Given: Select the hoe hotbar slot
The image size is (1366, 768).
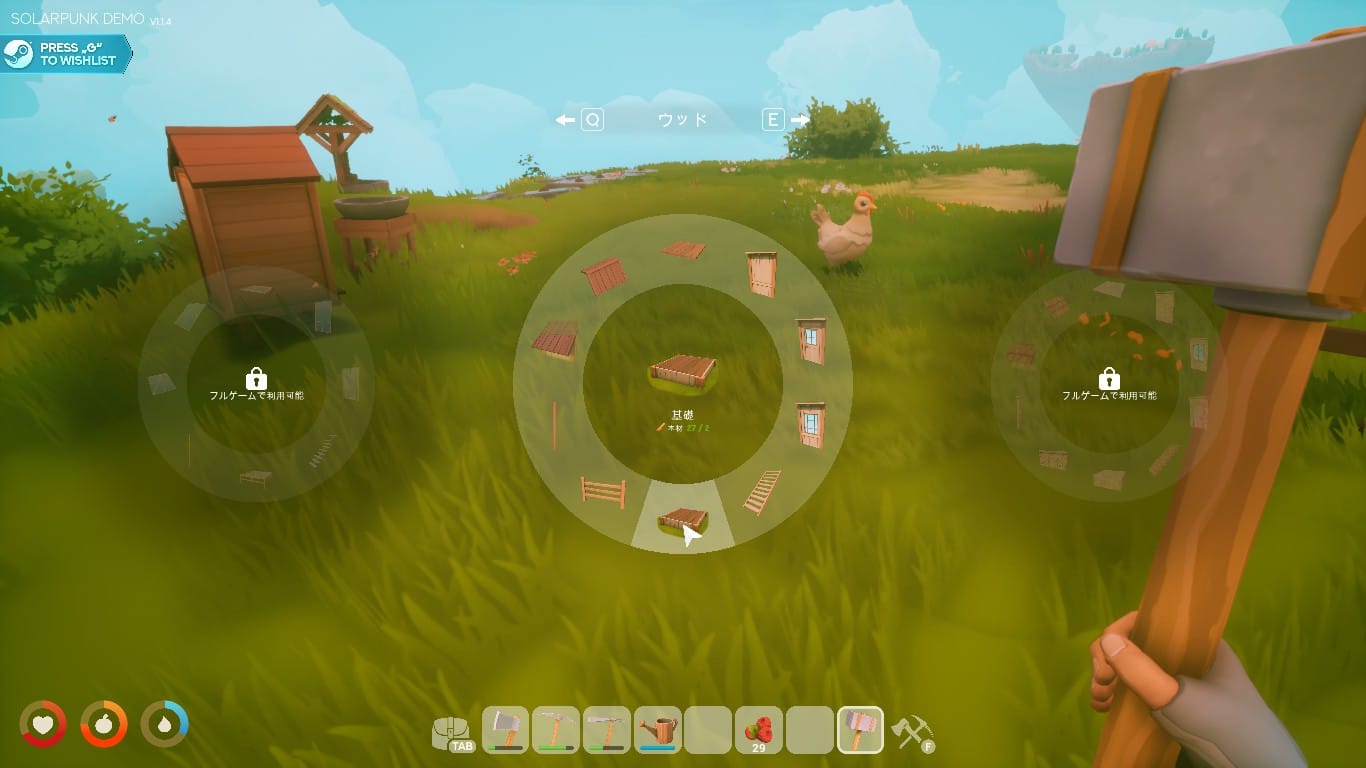Looking at the screenshot, I should (607, 730).
